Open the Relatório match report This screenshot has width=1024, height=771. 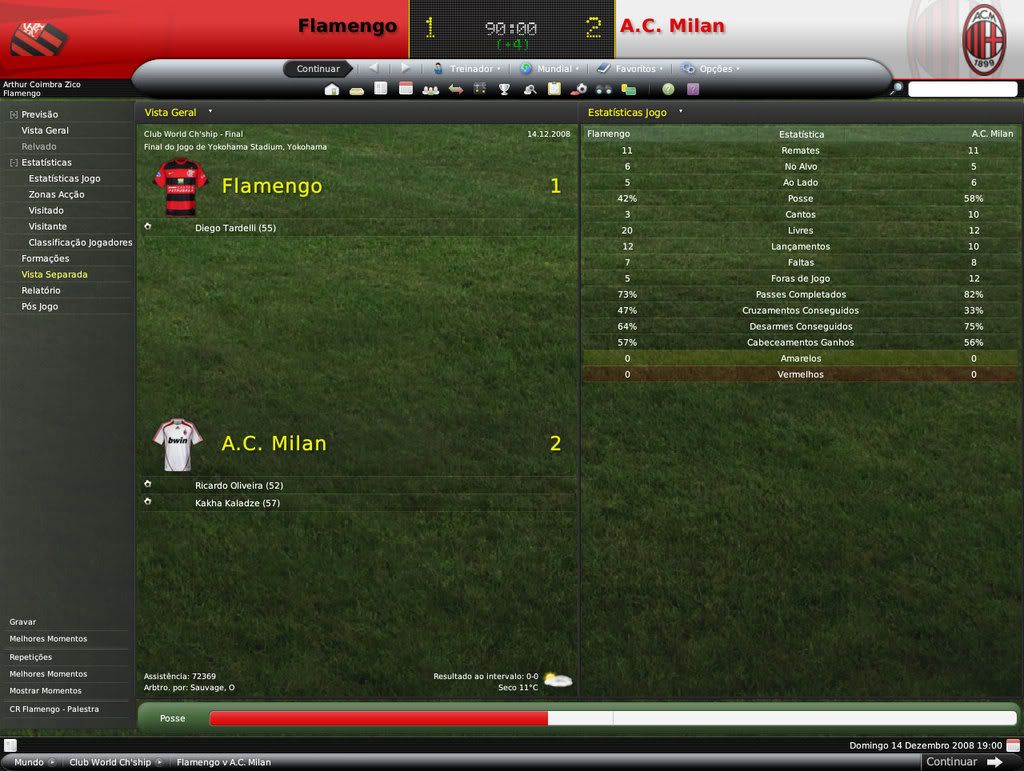coord(41,291)
